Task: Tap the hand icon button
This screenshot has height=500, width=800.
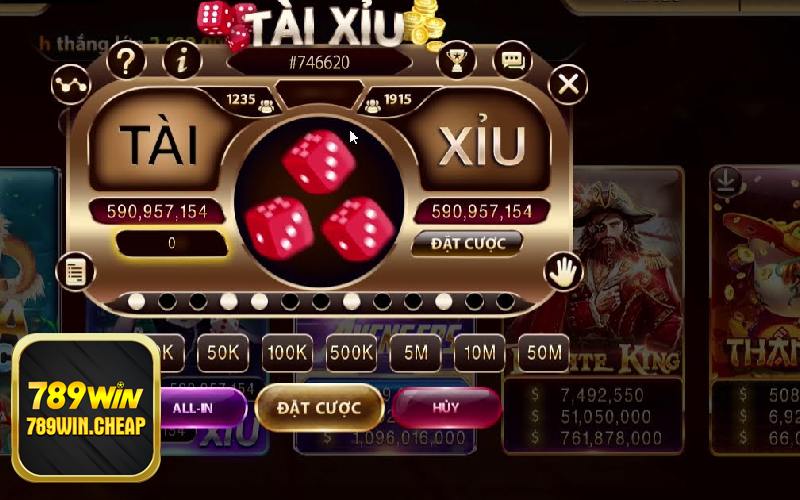Action: [x=563, y=269]
